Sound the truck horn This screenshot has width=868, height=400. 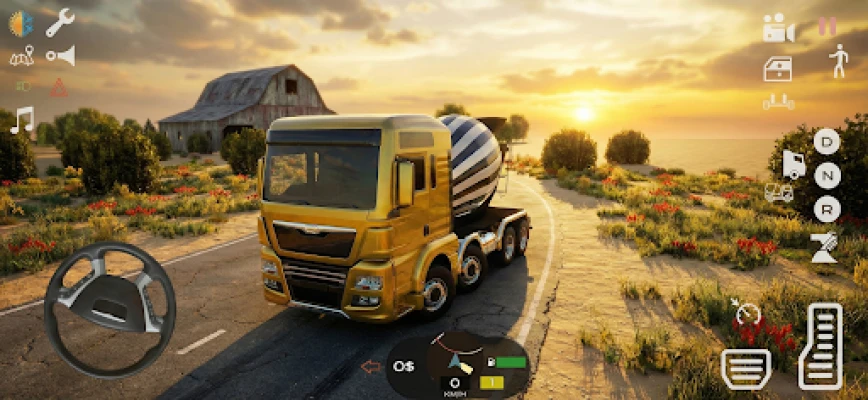[x=61, y=56]
